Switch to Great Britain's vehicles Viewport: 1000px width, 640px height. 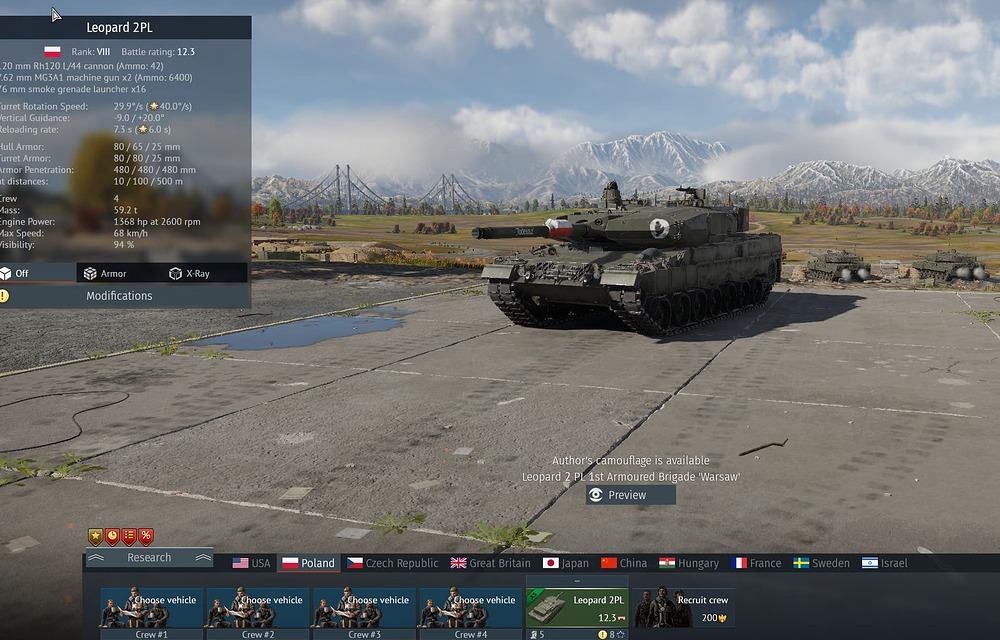tap(490, 563)
